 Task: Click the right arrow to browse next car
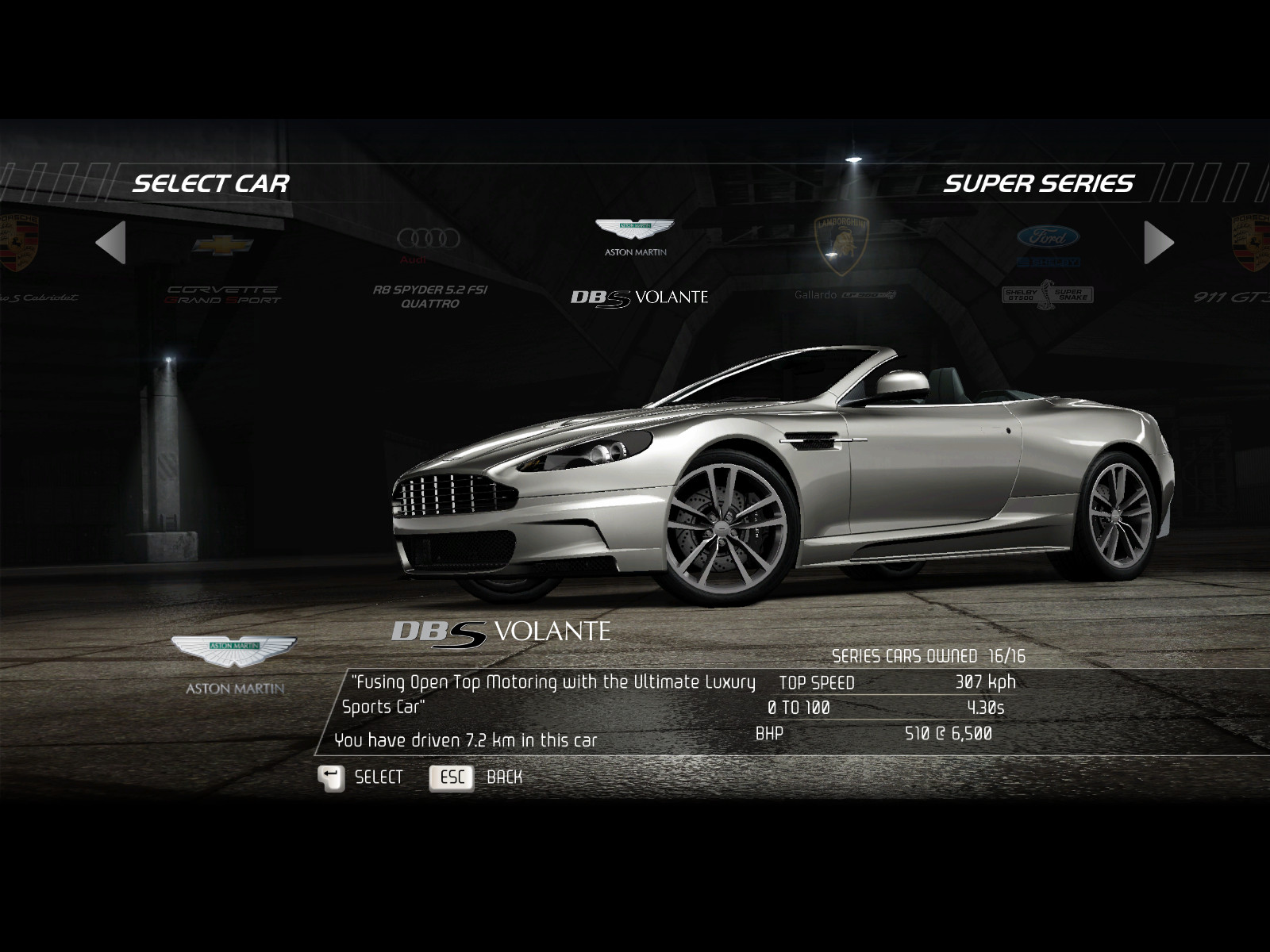pos(1158,242)
